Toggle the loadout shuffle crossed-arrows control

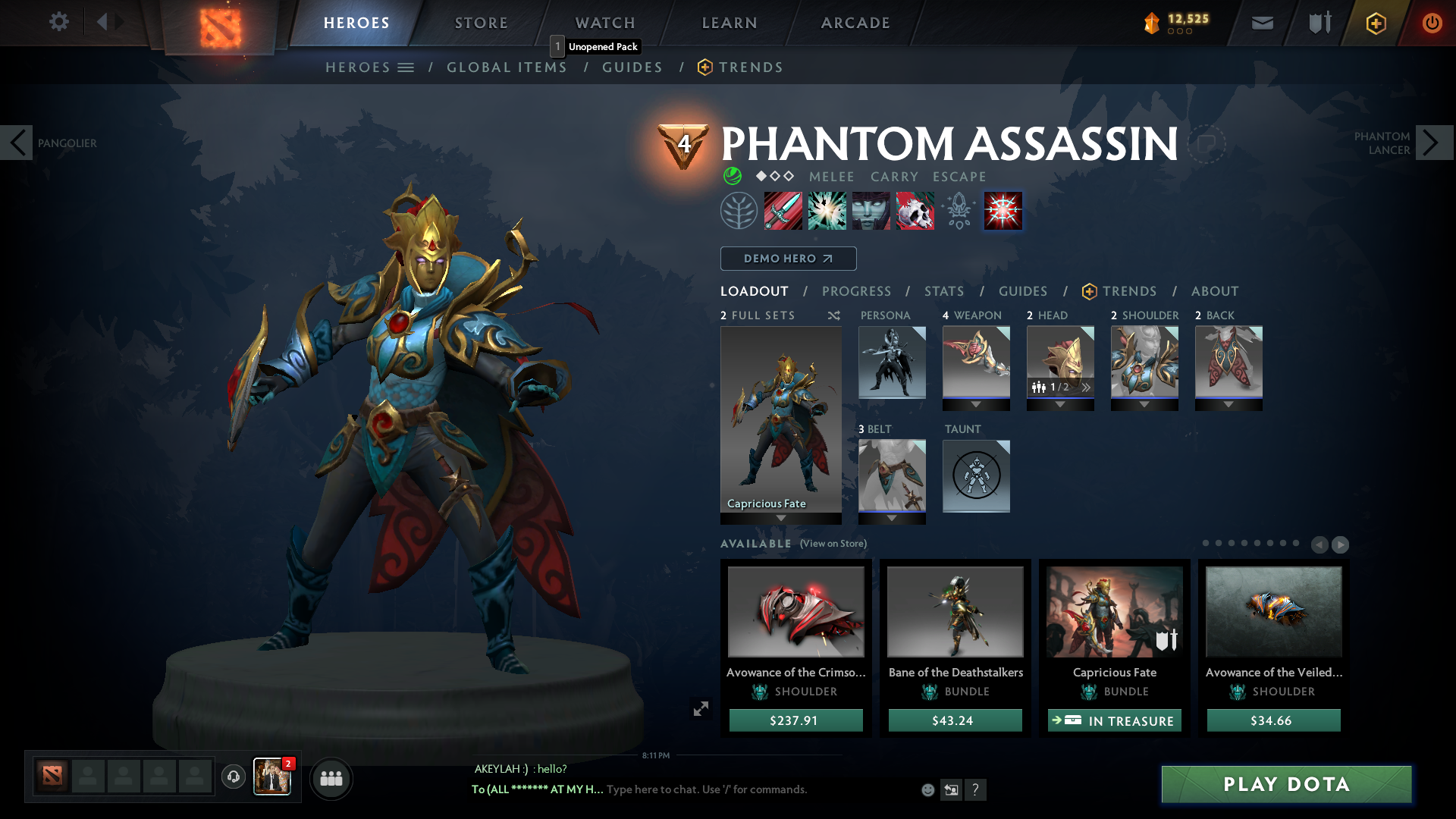point(833,315)
